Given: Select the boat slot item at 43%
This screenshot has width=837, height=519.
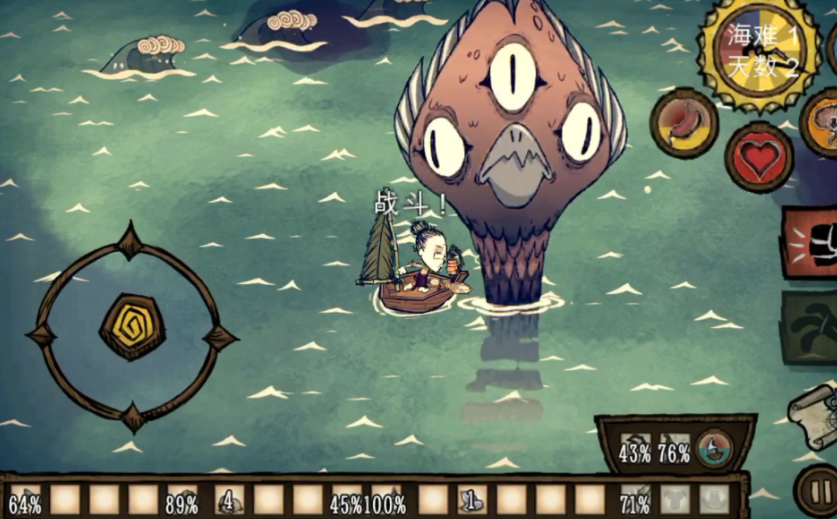Looking at the screenshot, I should tap(635, 452).
